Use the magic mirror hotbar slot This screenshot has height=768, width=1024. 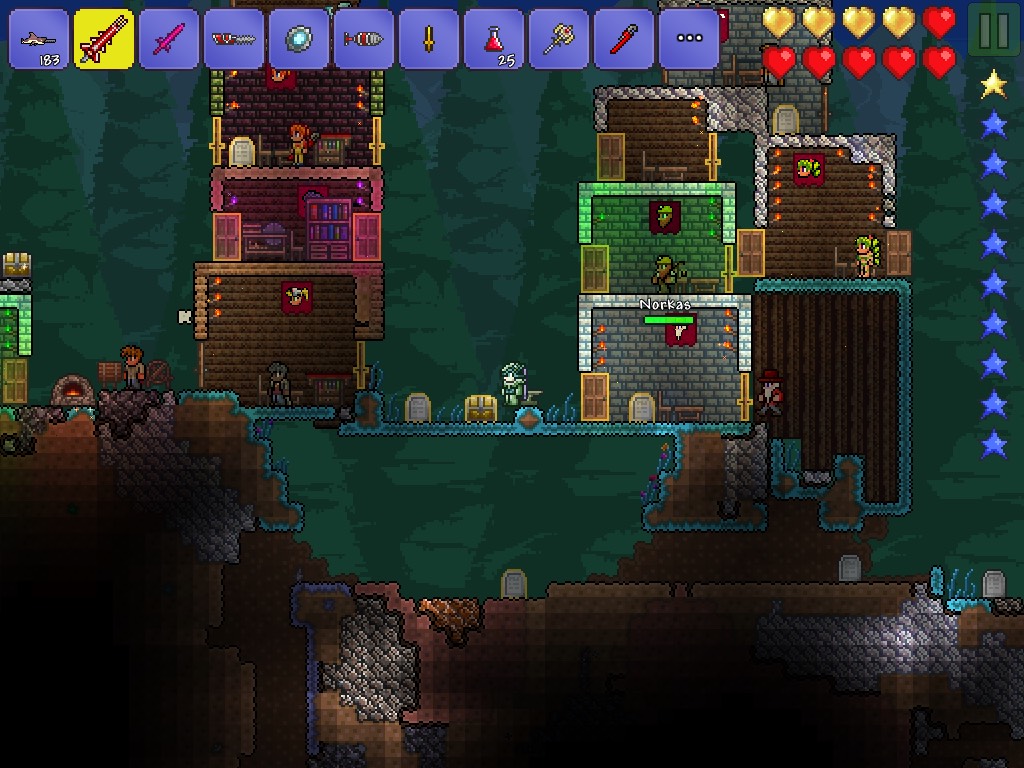(x=299, y=39)
